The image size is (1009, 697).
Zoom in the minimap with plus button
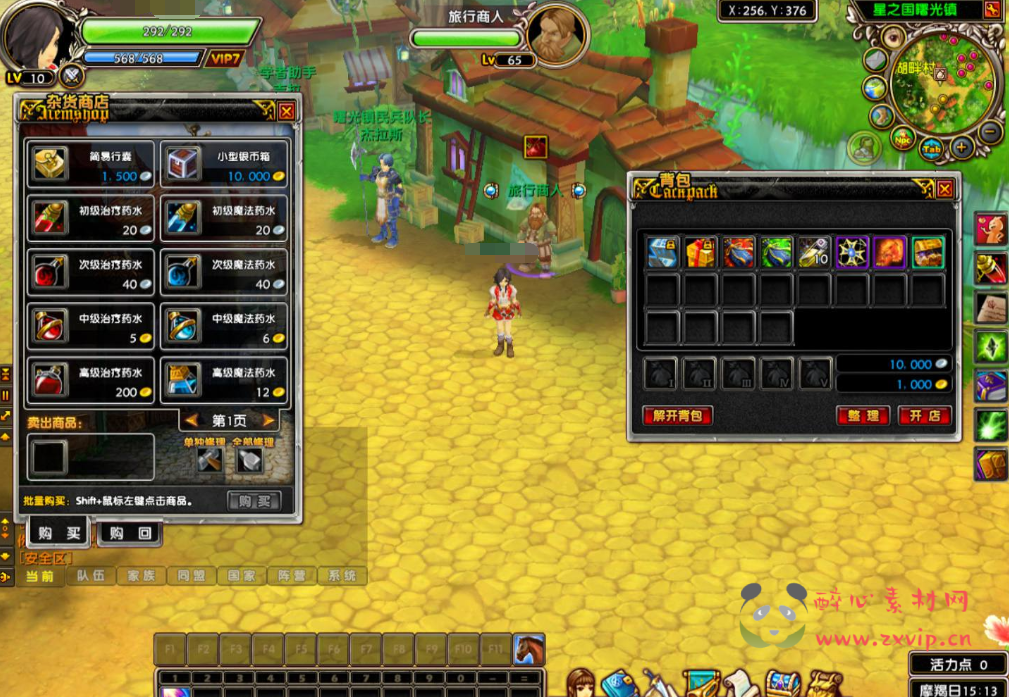point(962,148)
